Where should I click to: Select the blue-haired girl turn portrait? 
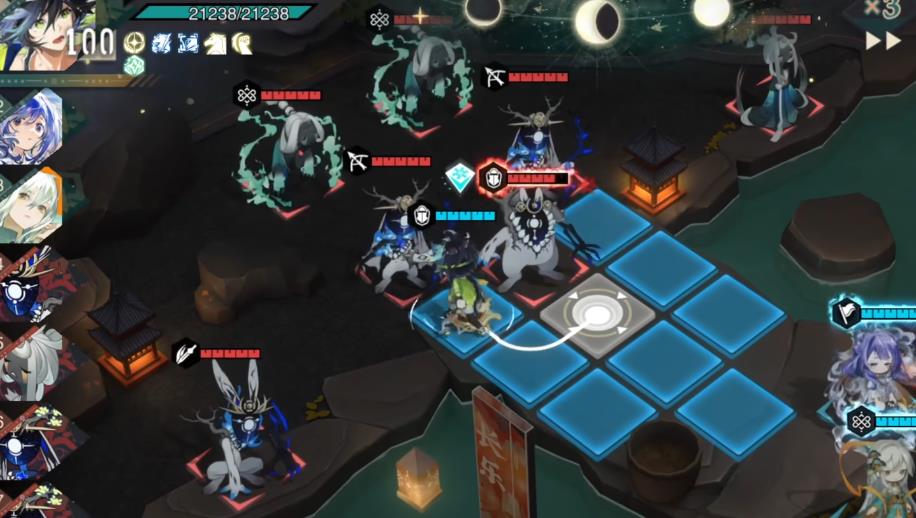32,127
